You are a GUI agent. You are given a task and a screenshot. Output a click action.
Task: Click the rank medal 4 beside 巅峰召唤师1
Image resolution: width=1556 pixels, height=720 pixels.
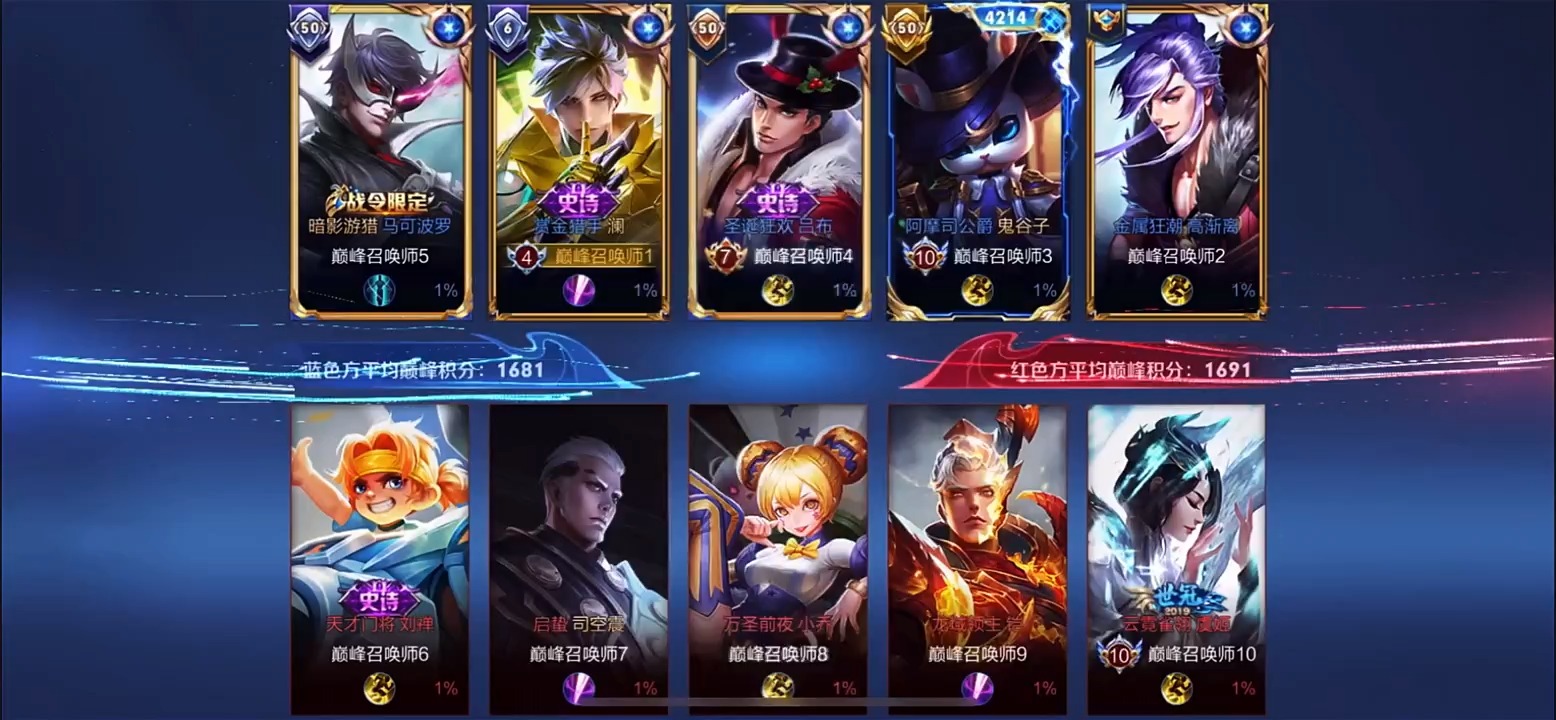527,259
